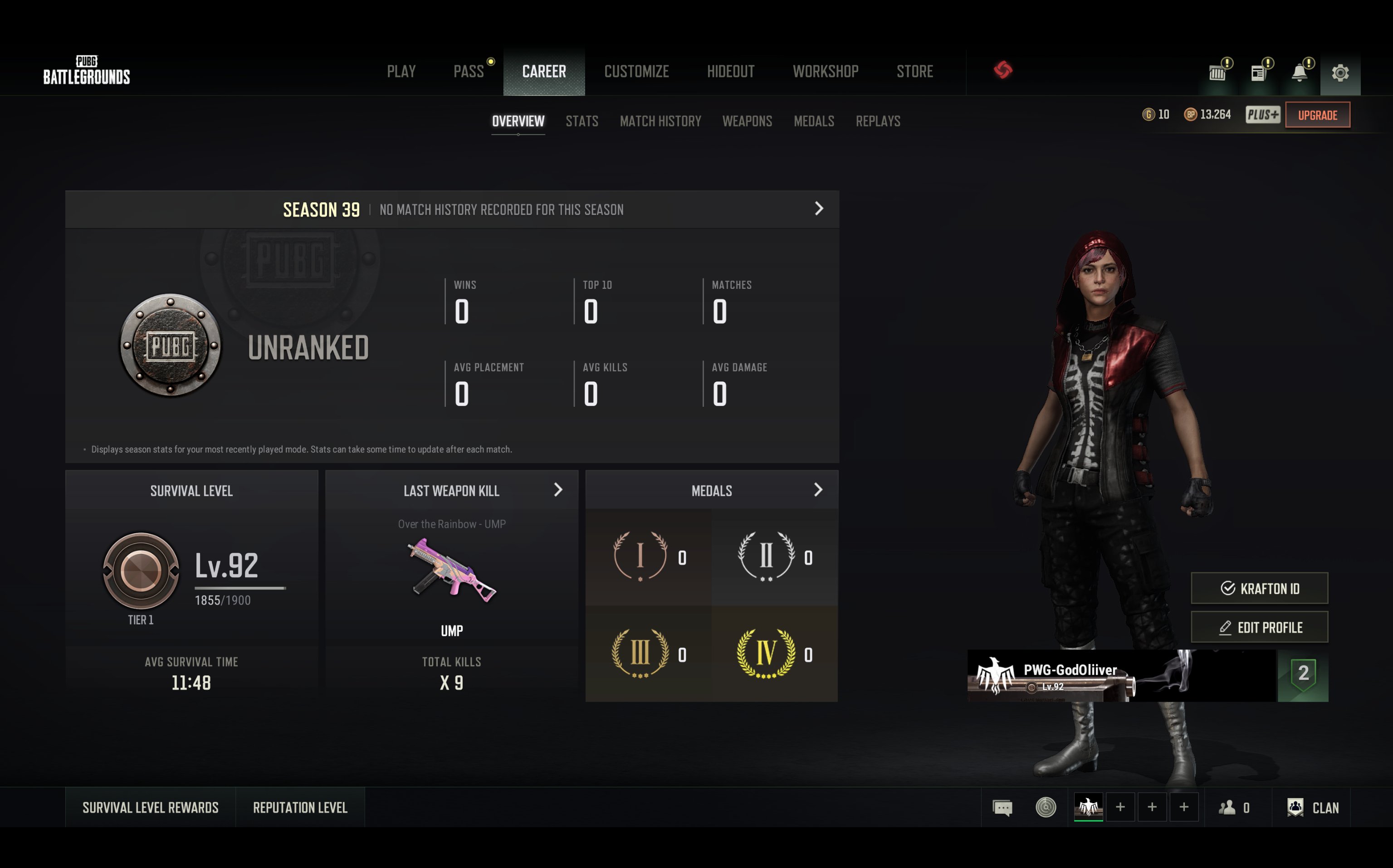This screenshot has width=1393, height=868.
Task: Open the CLAN menu
Action: [x=1314, y=808]
